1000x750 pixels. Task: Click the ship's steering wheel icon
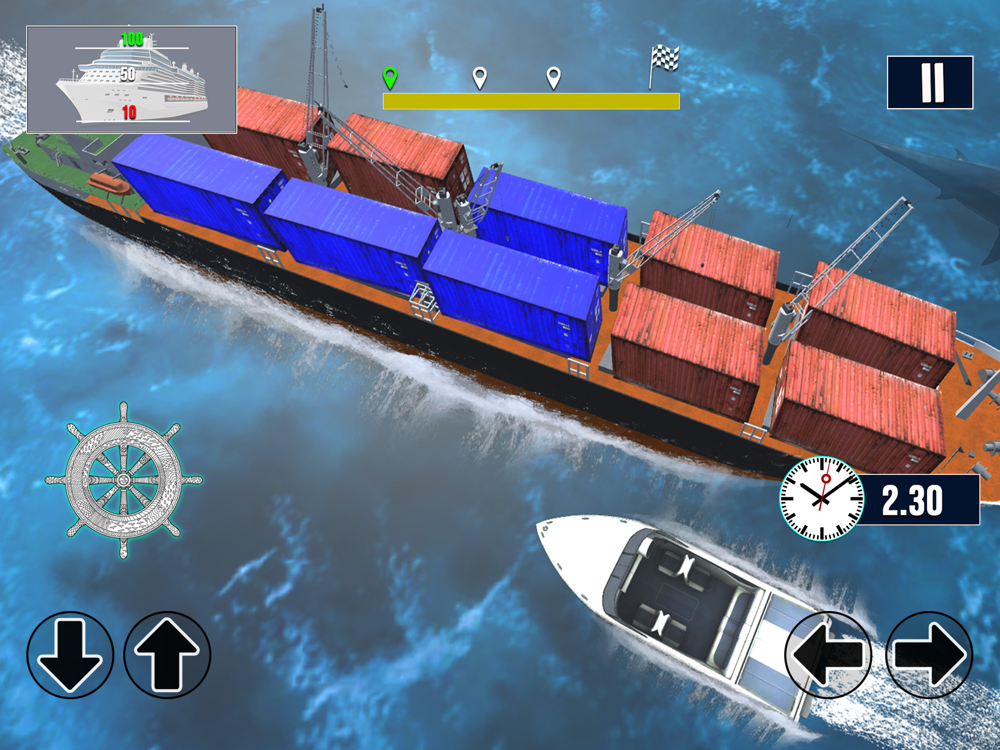[x=124, y=479]
